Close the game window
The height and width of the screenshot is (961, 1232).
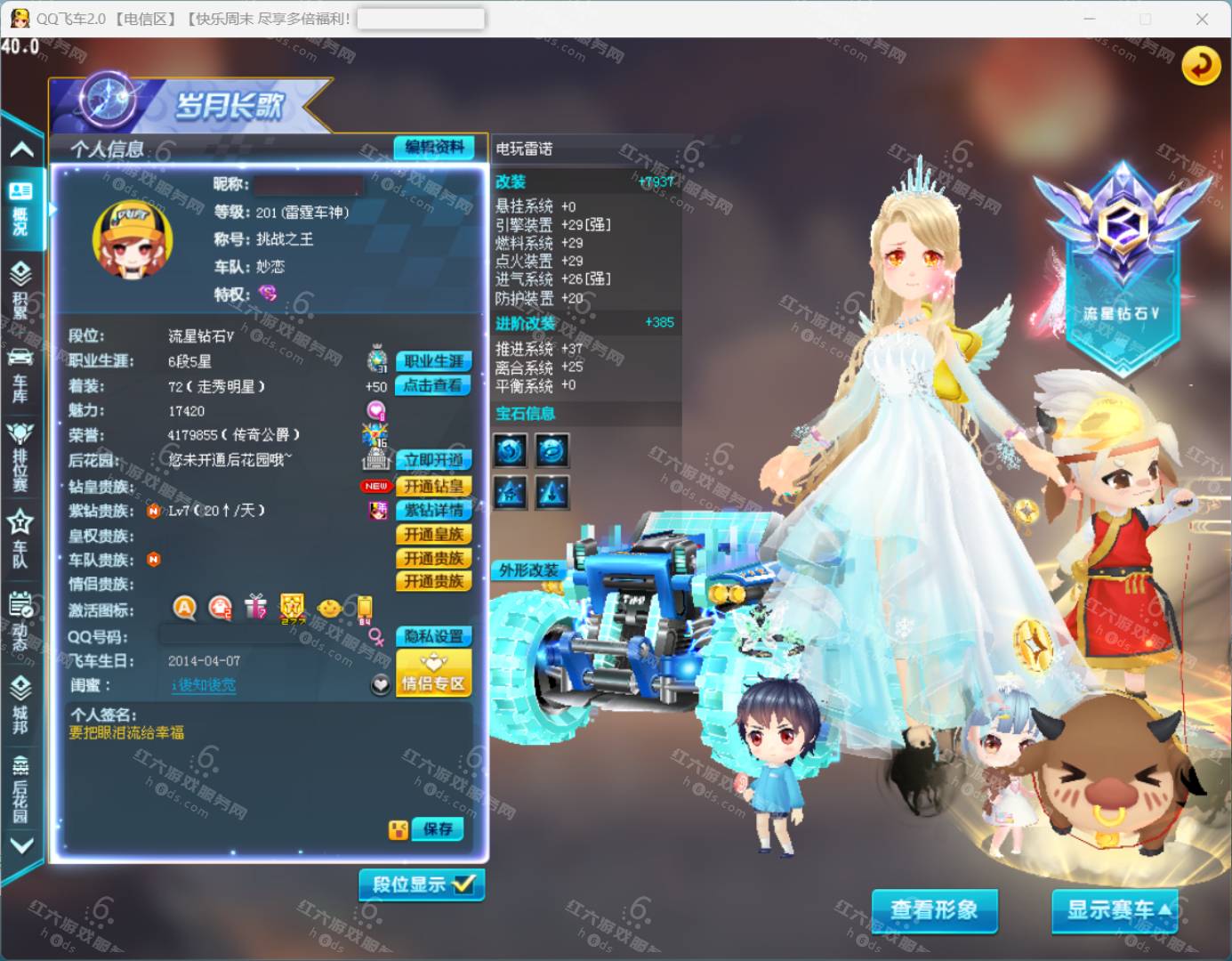click(1202, 19)
